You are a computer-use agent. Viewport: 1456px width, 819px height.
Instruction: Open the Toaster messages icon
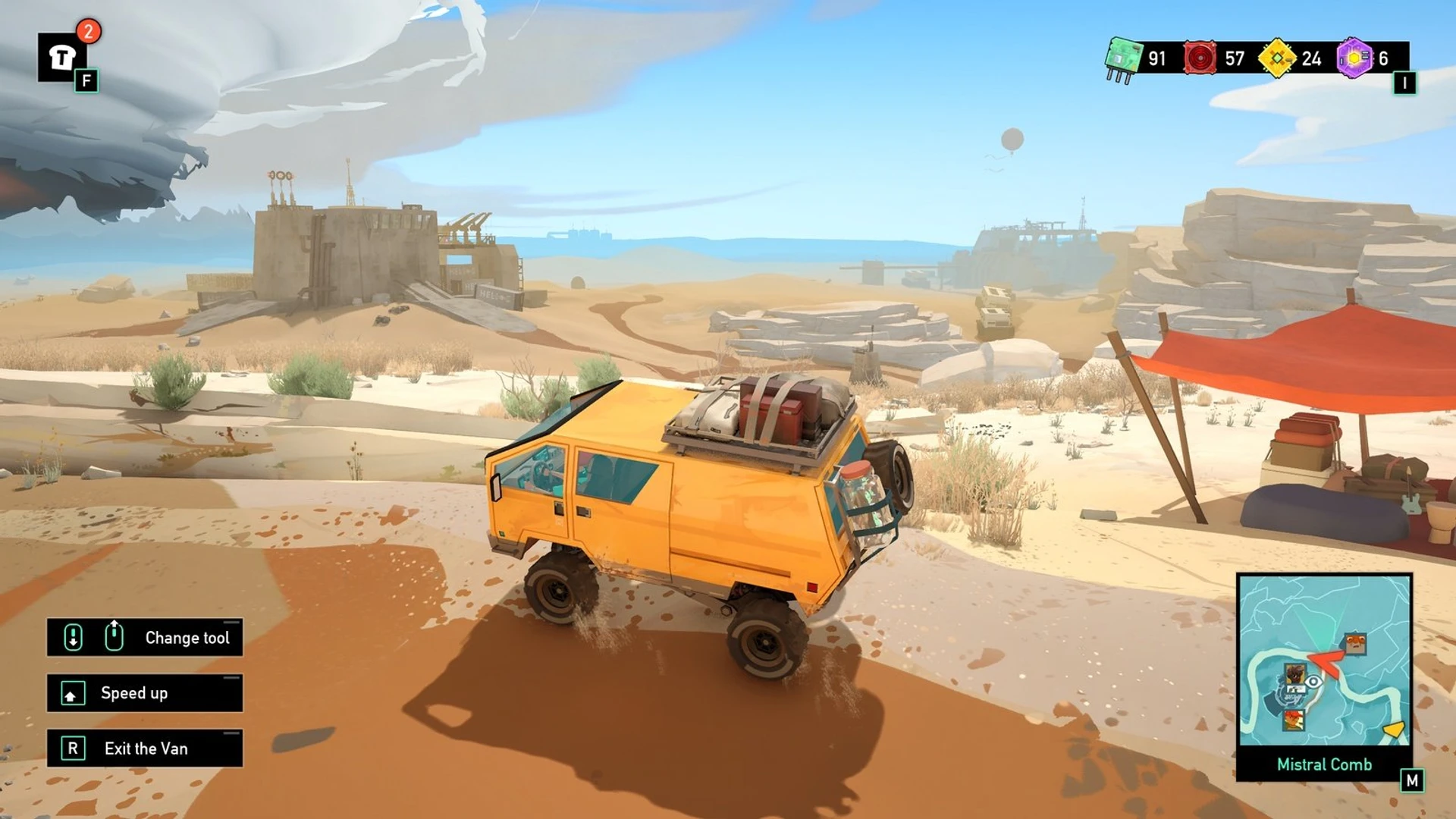[62, 58]
